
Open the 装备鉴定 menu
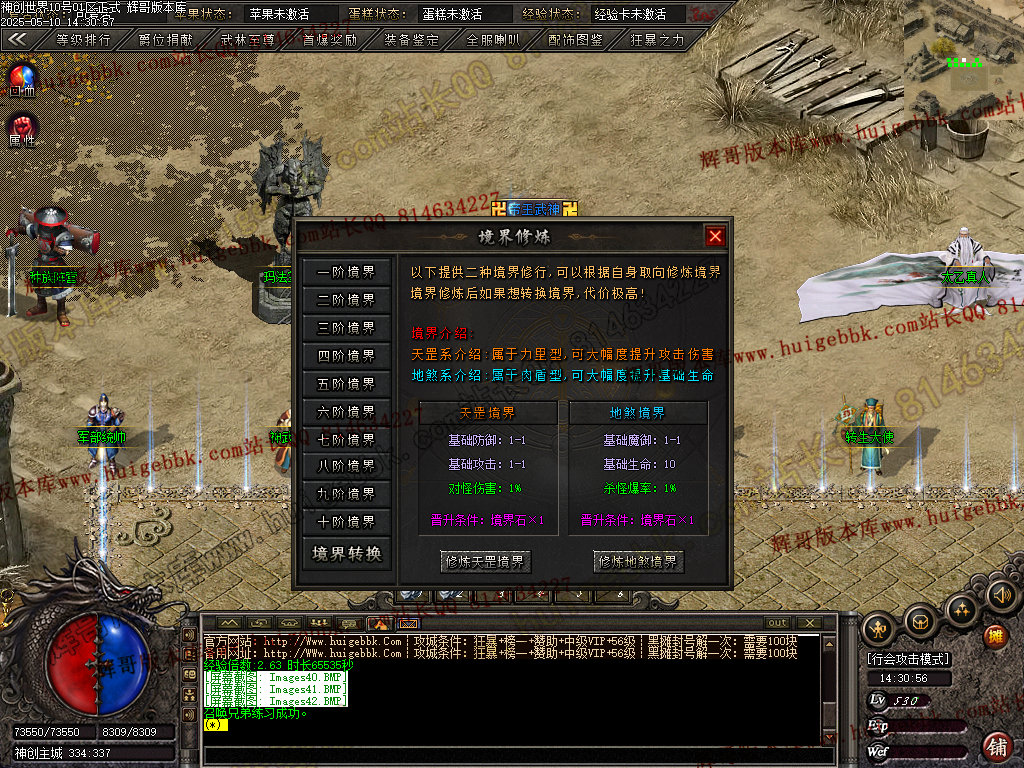click(412, 41)
